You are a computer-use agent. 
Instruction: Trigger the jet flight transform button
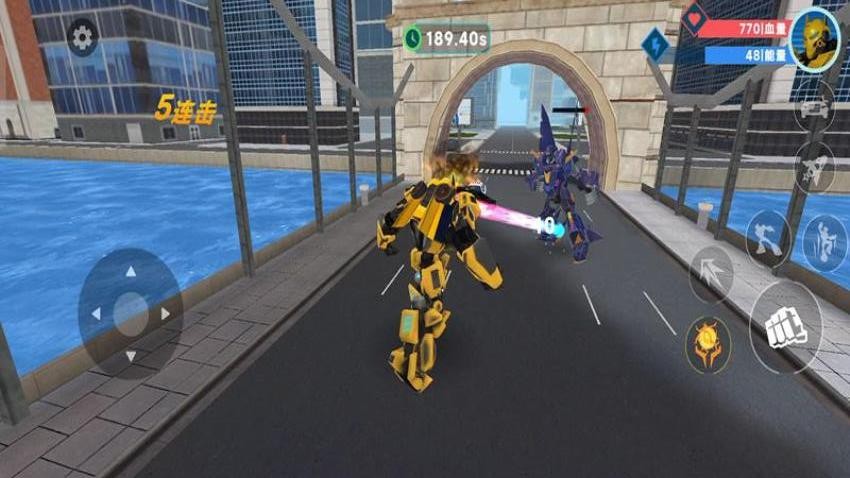814,167
